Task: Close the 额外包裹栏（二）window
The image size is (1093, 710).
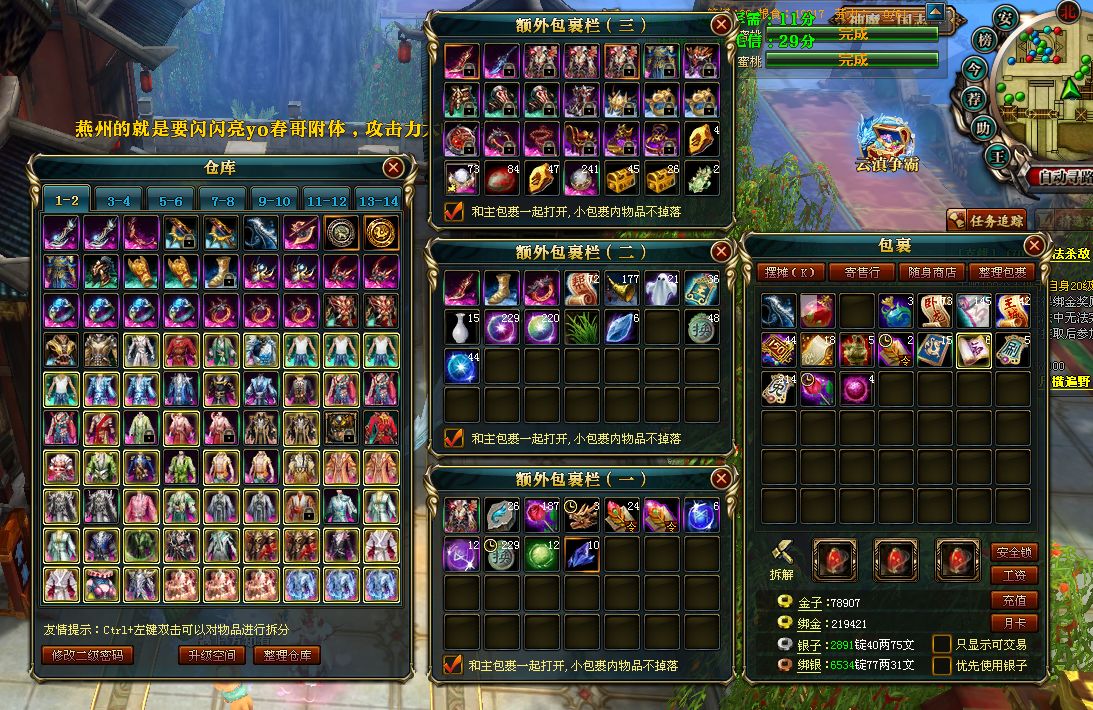Action: (721, 252)
